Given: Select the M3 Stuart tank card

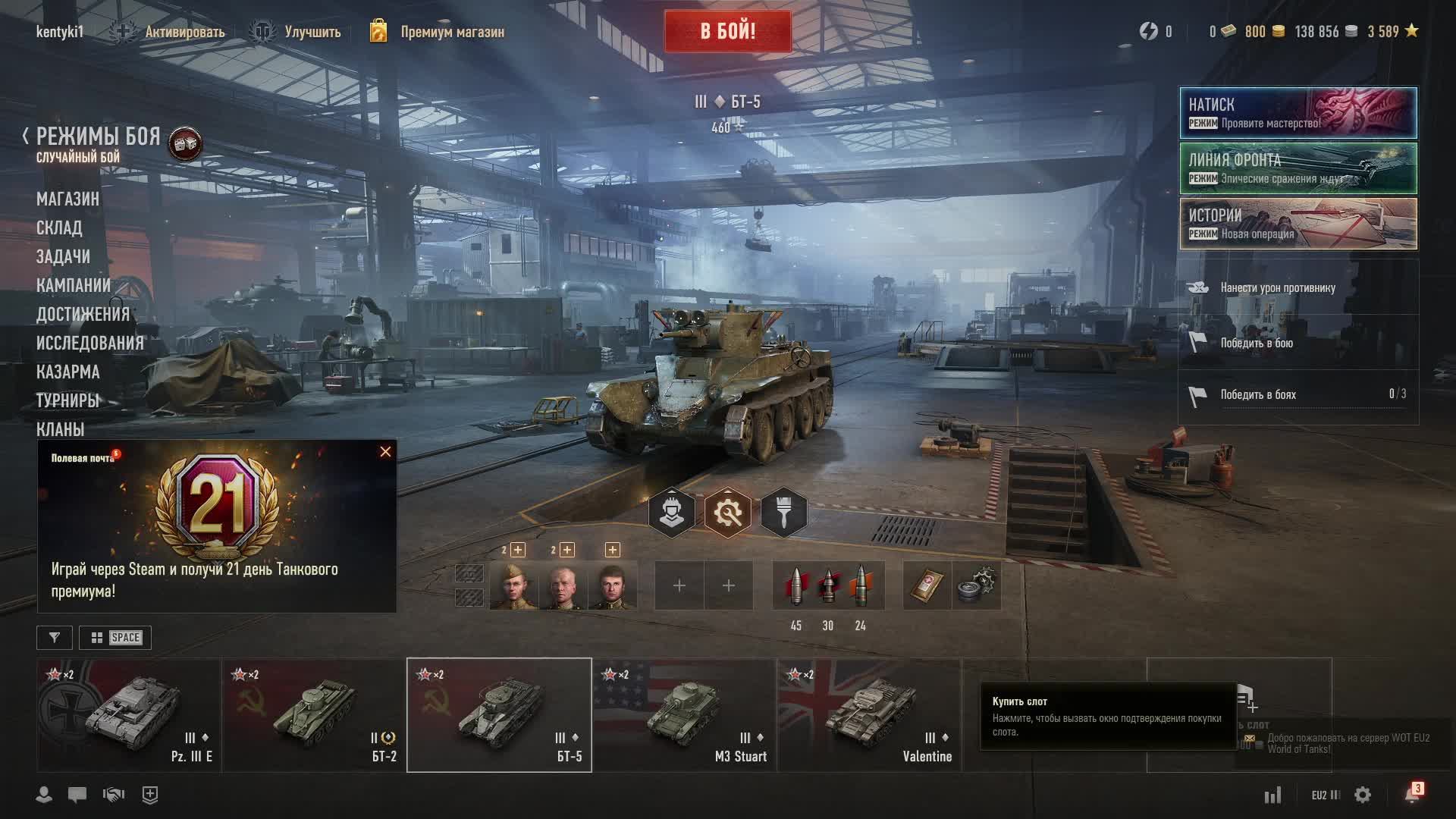Looking at the screenshot, I should click(684, 715).
